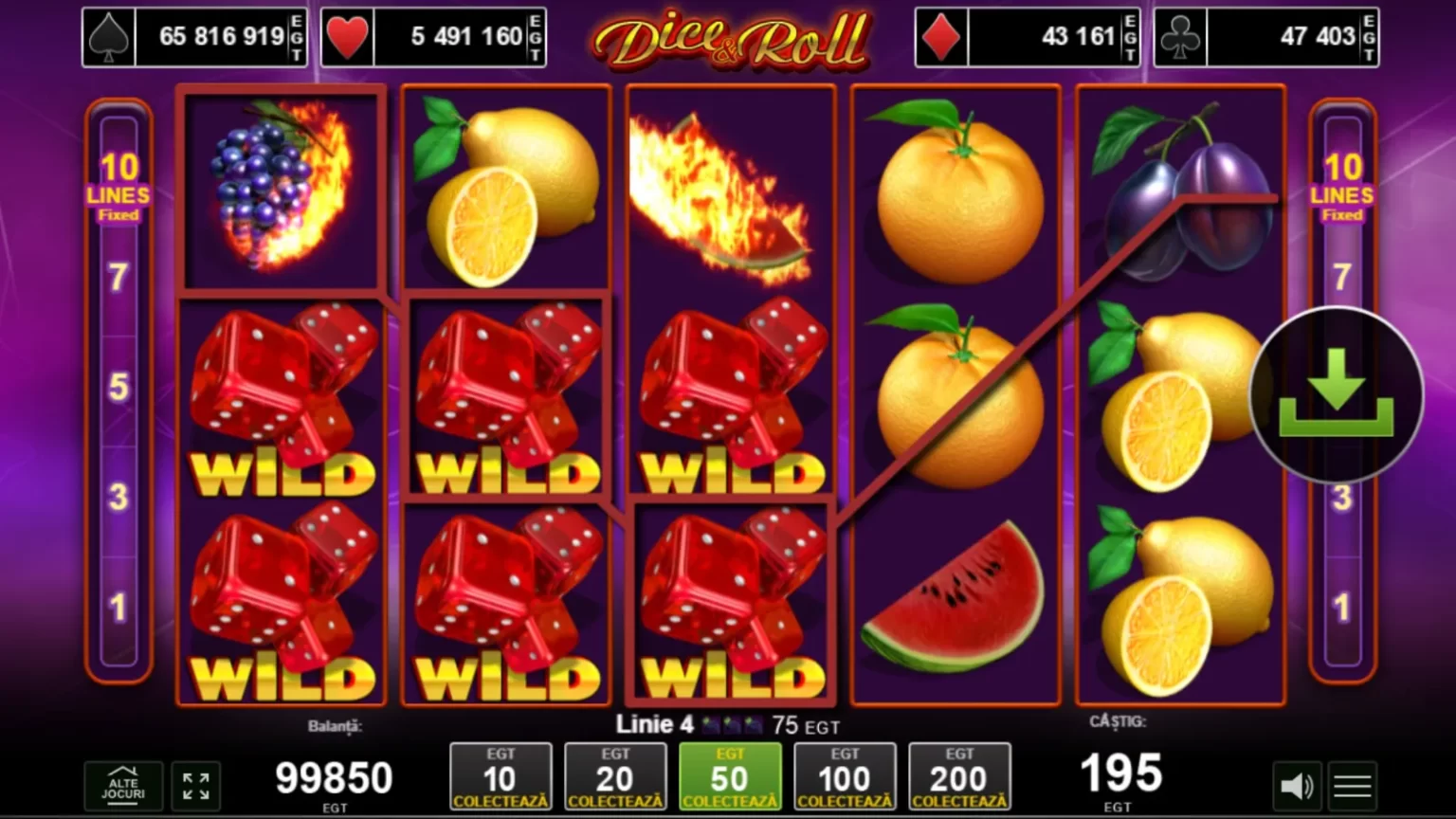Expand the Linie 4 win line details
This screenshot has height=819, width=1456.
[x=728, y=724]
